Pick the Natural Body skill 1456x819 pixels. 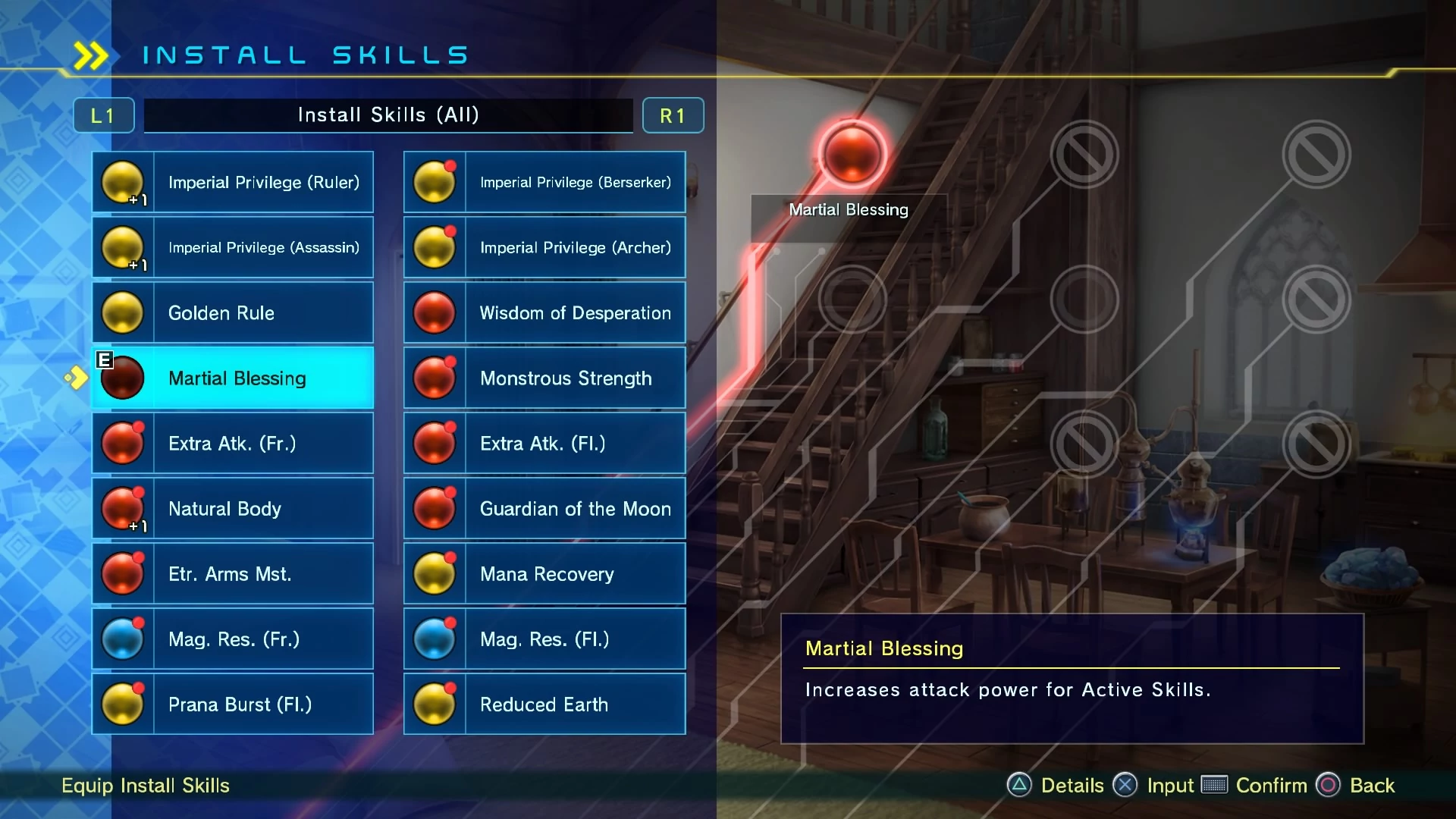tap(233, 508)
